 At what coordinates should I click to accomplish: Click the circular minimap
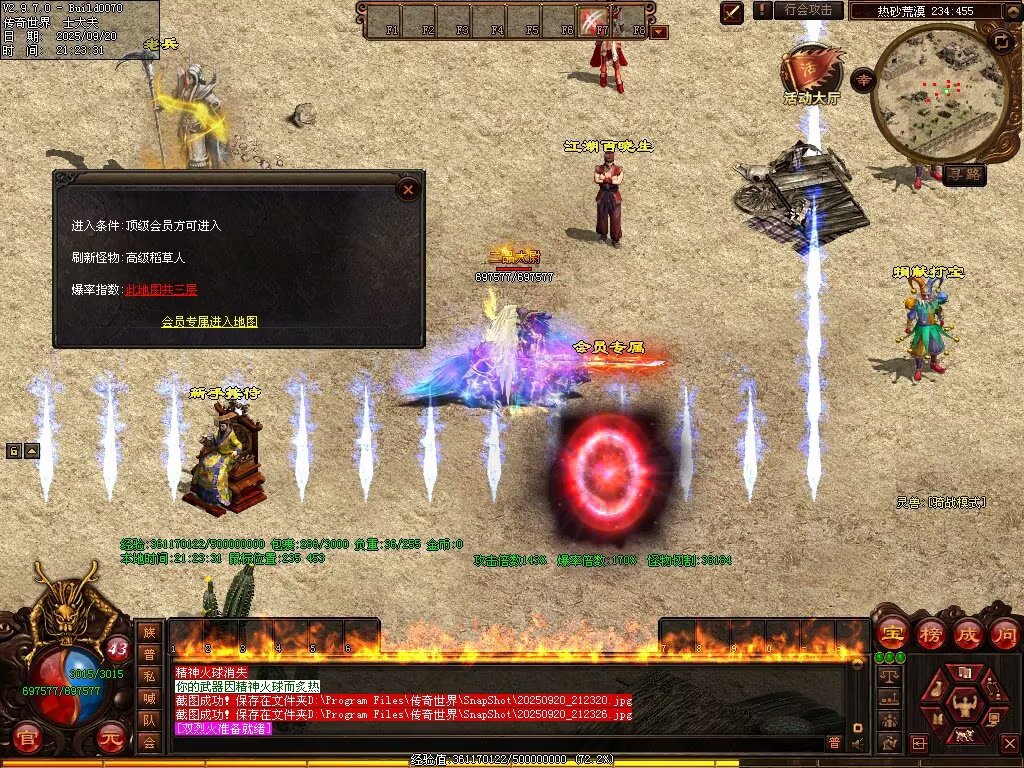point(939,90)
